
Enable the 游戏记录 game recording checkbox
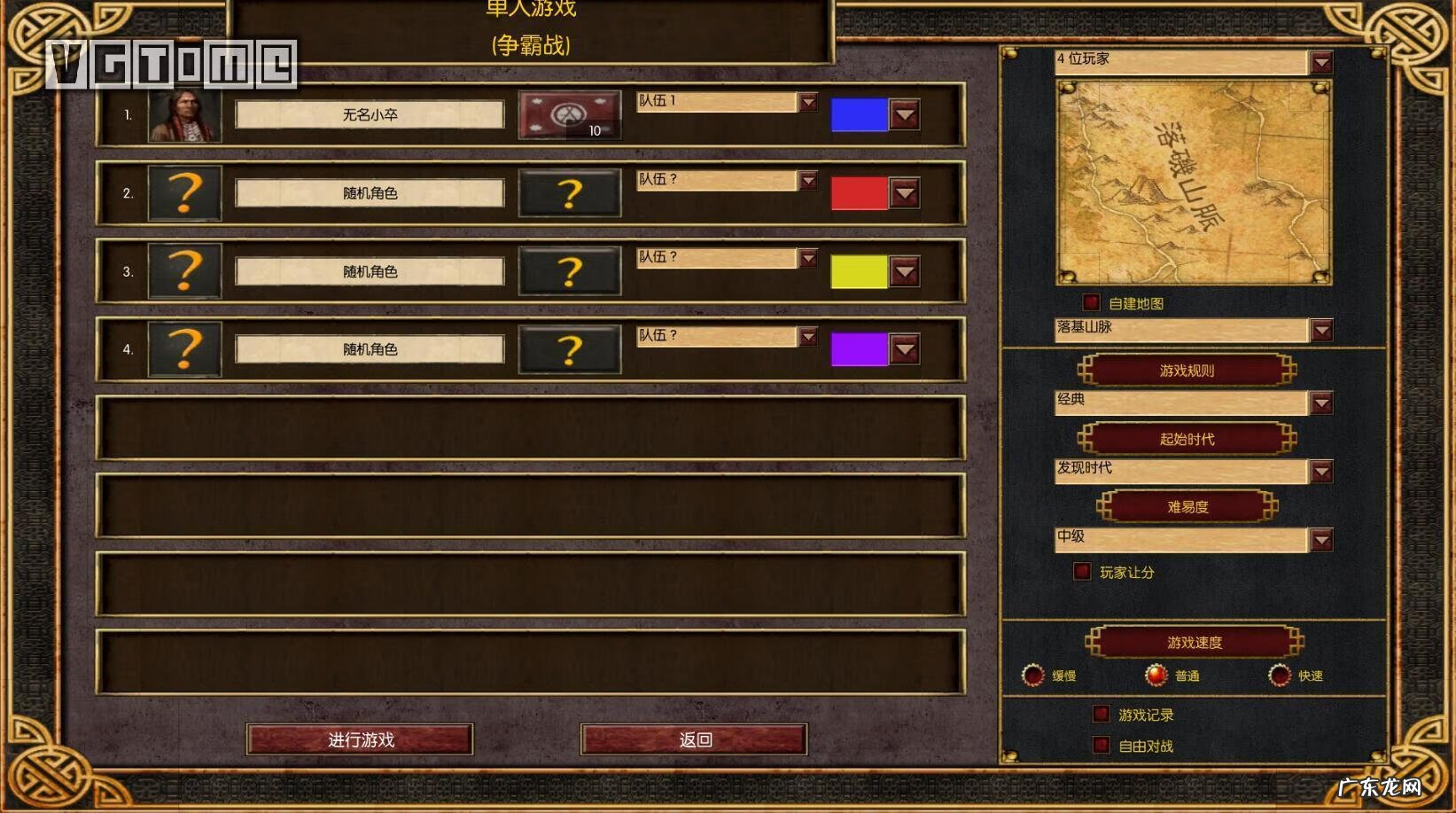(x=1102, y=713)
